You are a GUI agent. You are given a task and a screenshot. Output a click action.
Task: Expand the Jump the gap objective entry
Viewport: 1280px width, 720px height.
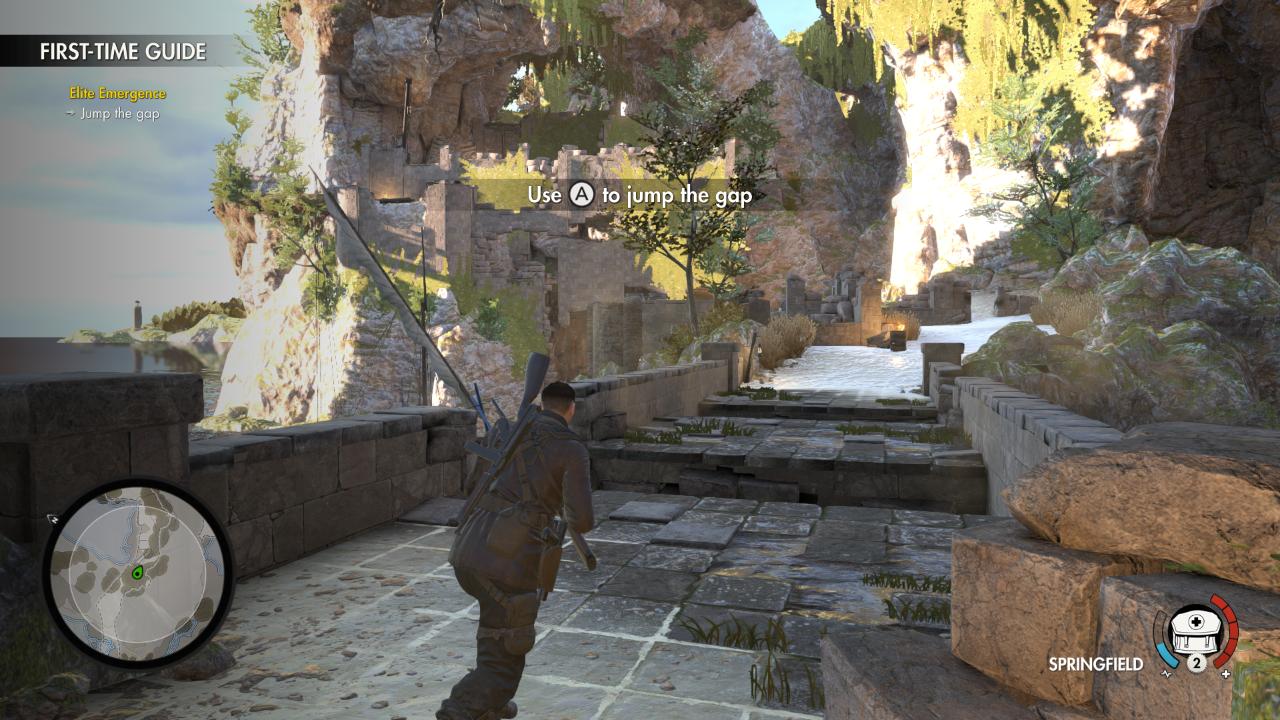[119, 114]
